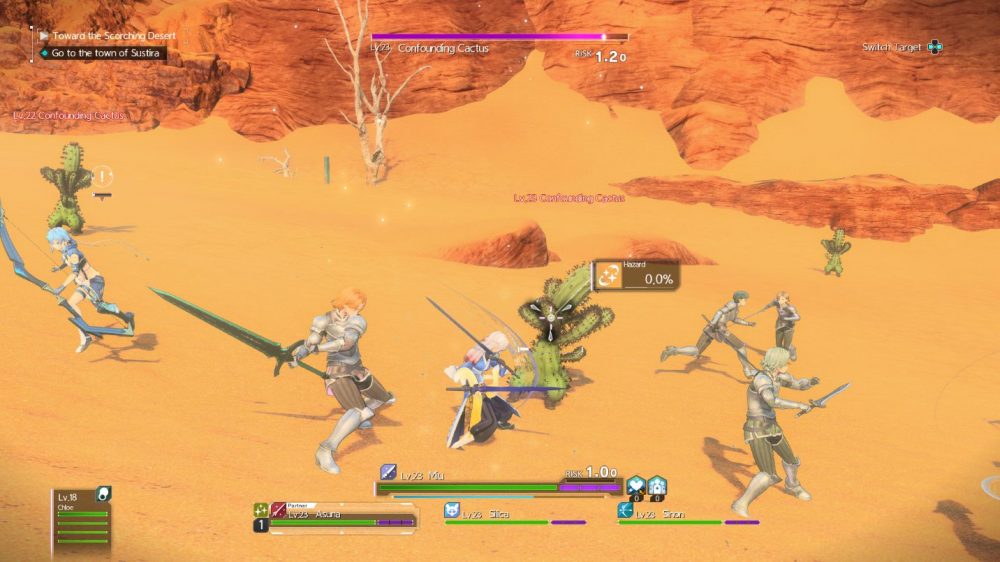Click Mu's sword weapon icon
The height and width of the screenshot is (562, 1000).
(x=388, y=472)
